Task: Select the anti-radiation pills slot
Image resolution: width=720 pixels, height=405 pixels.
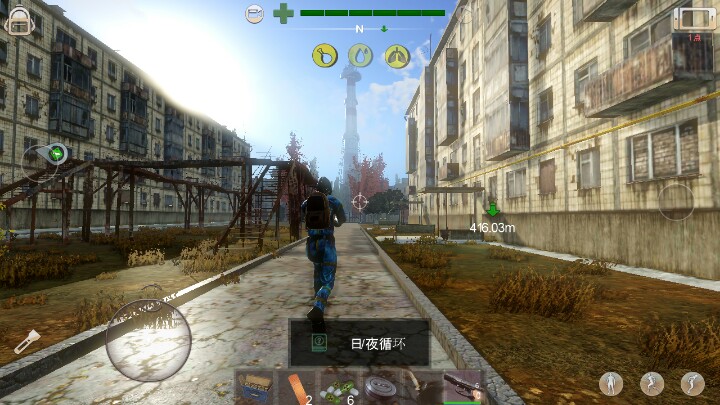Action: tap(339, 387)
